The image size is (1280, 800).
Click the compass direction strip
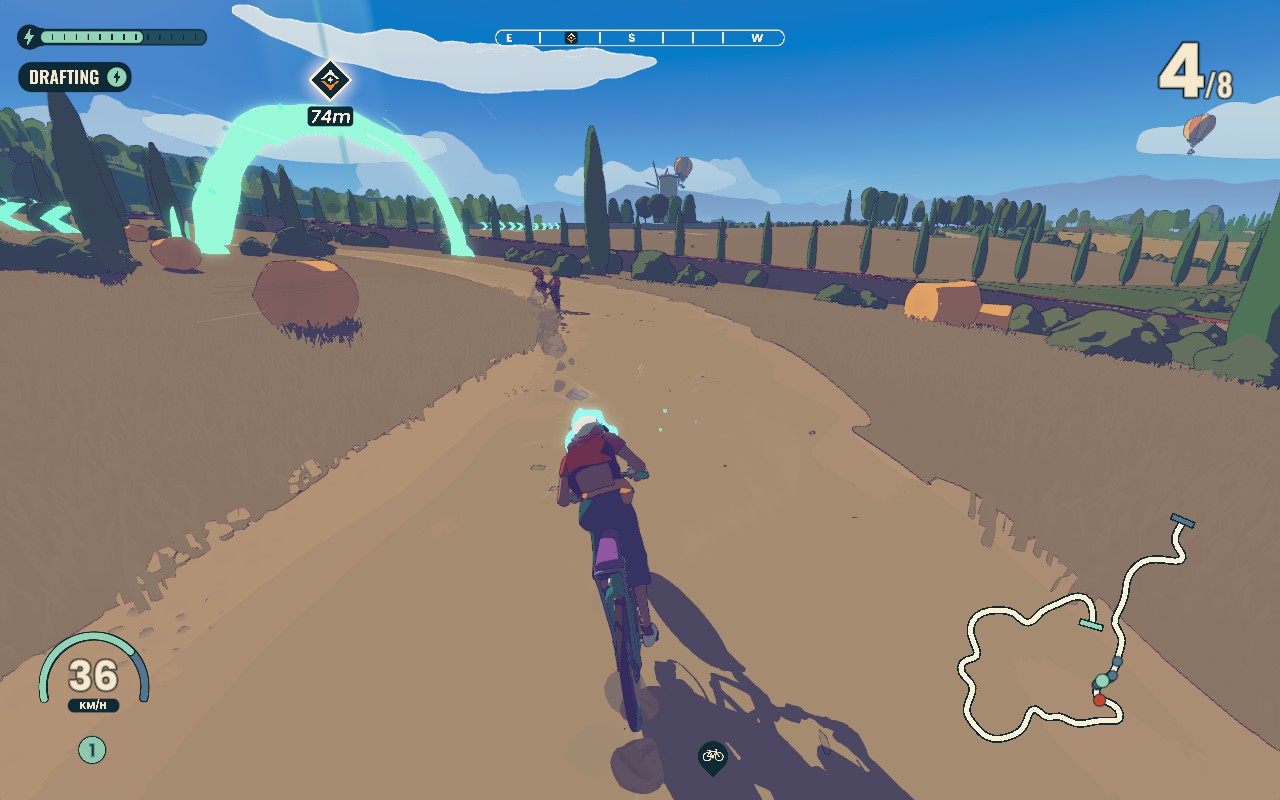[x=640, y=38]
